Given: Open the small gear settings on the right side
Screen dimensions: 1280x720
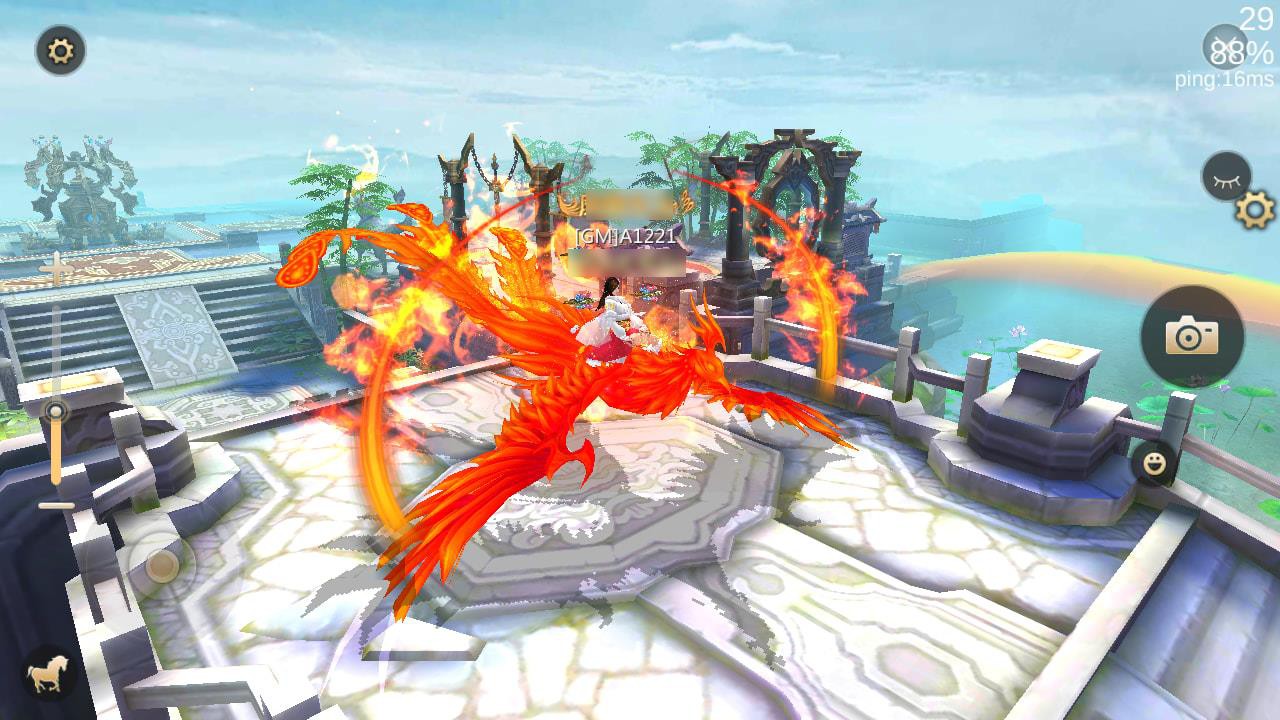Looking at the screenshot, I should point(1250,211).
